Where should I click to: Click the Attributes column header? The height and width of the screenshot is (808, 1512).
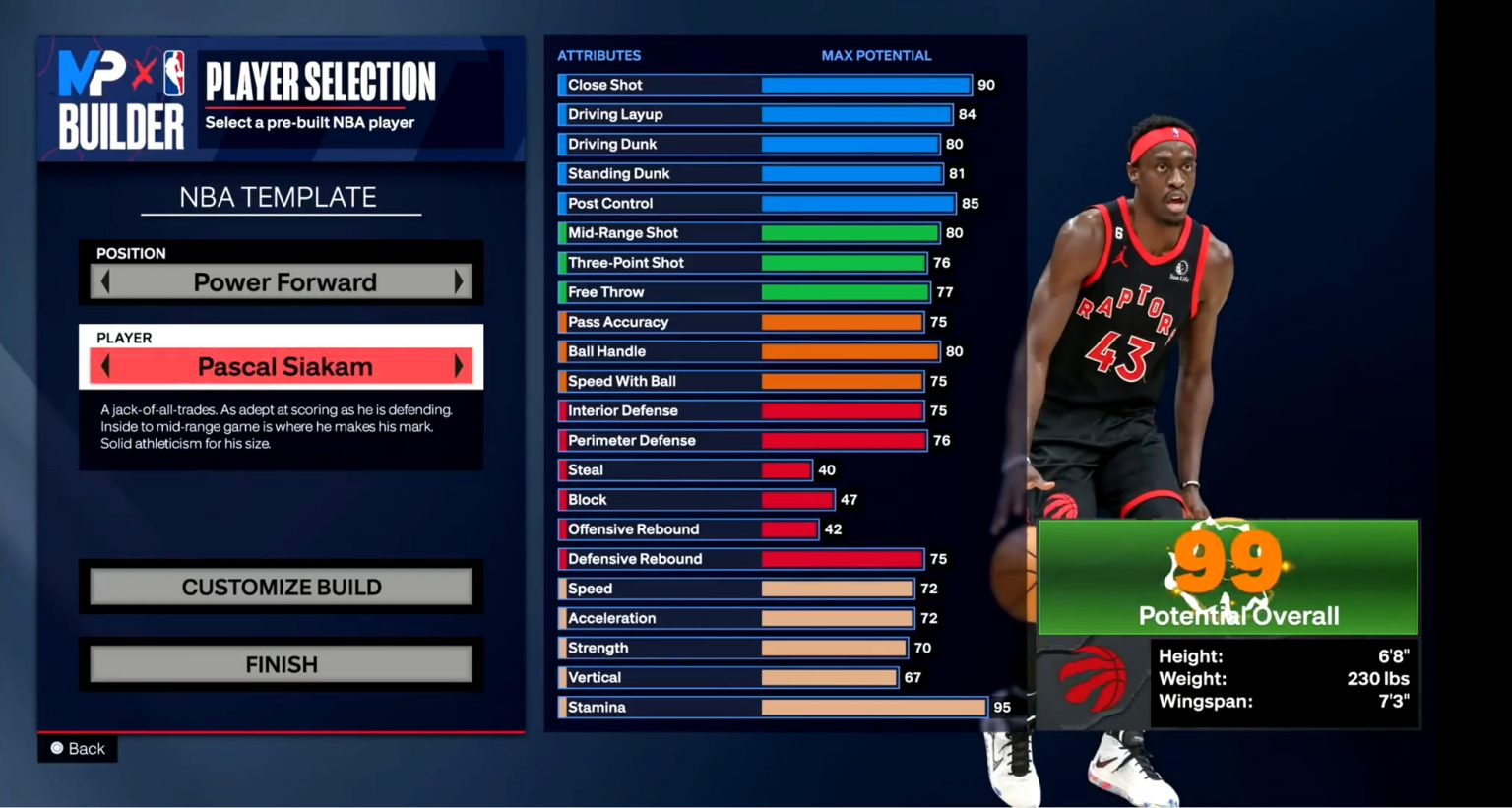(598, 55)
